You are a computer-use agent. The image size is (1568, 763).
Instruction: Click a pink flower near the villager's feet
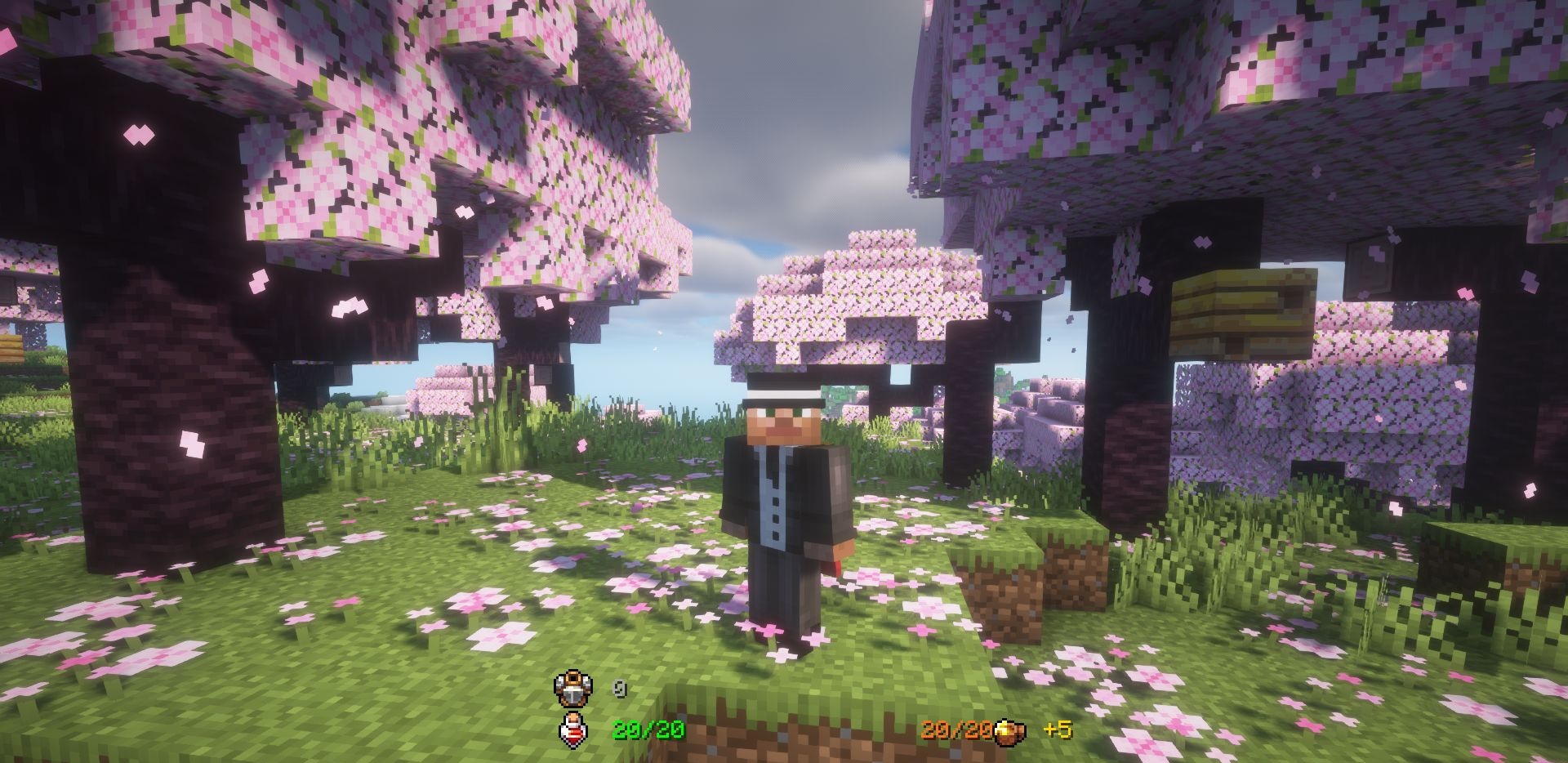(x=768, y=629)
